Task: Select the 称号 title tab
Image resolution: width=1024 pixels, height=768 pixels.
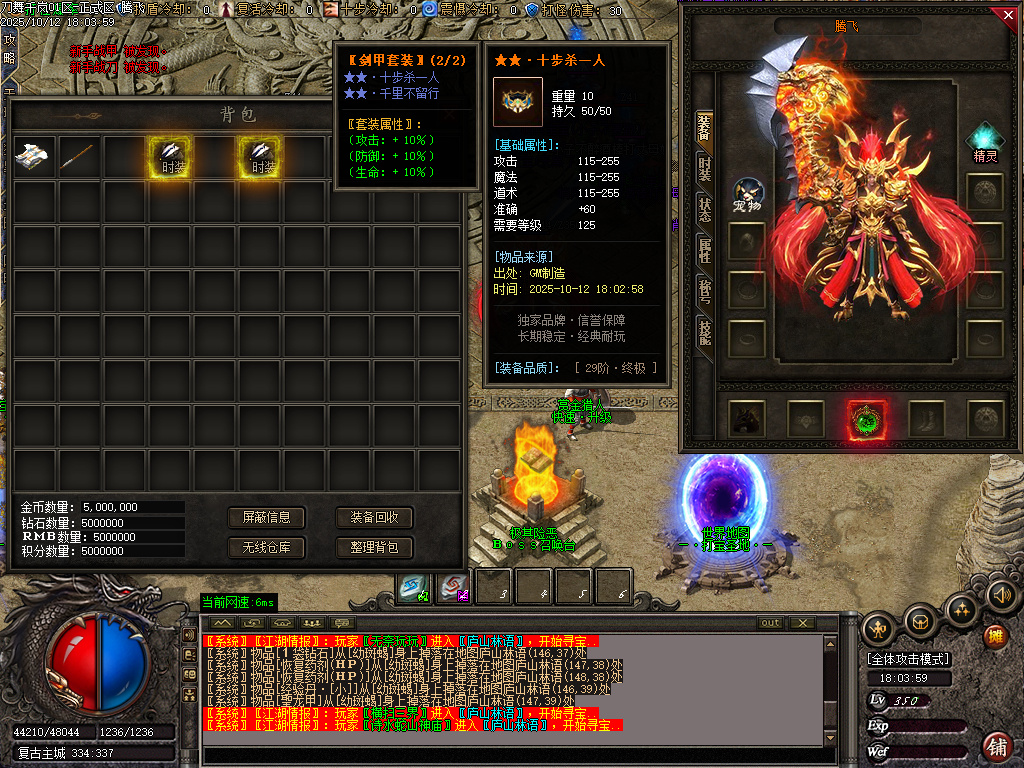Action: 704,291
